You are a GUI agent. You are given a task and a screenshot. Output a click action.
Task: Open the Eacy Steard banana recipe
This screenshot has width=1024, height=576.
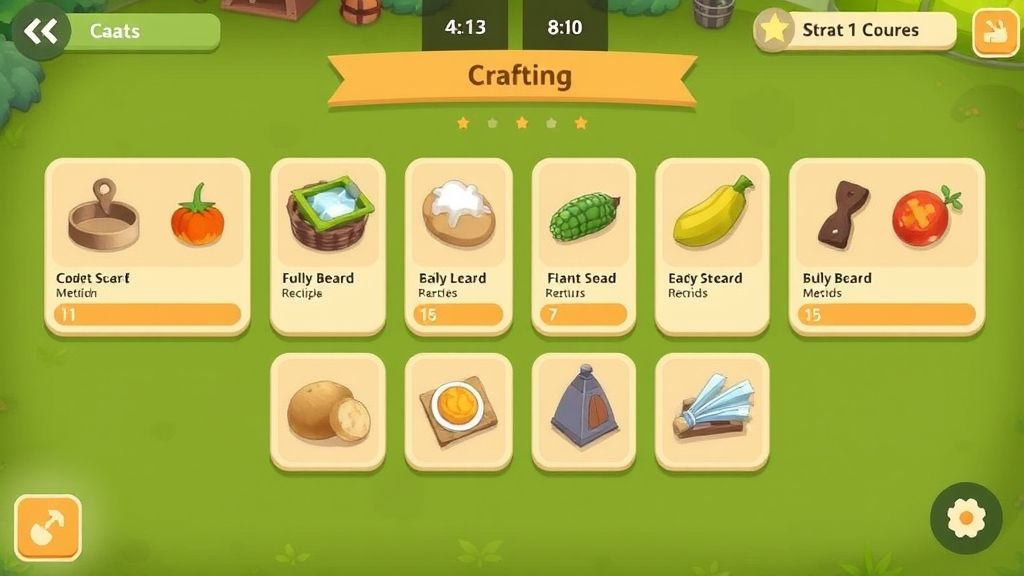tap(711, 246)
